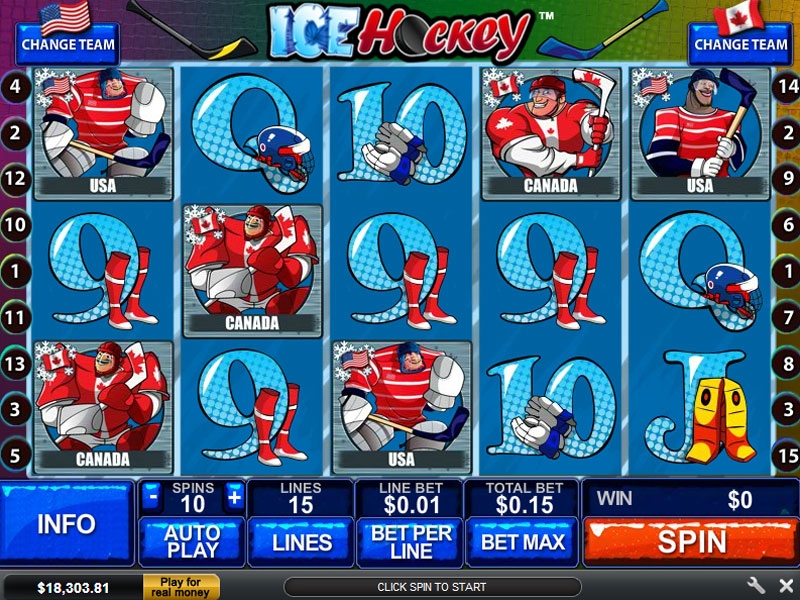Change team under the USA flag
Viewport: 800px width, 600px height.
[x=67, y=44]
